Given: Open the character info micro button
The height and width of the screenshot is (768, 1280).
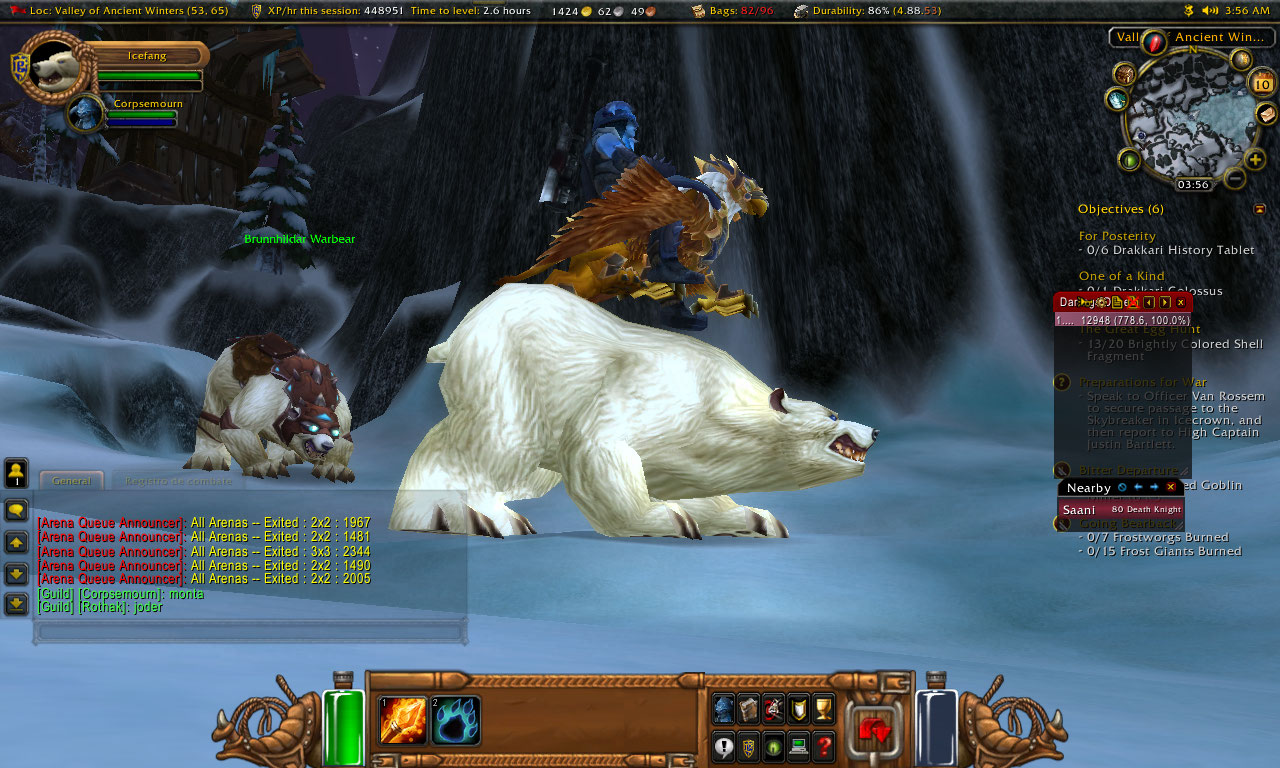Looking at the screenshot, I should [723, 709].
